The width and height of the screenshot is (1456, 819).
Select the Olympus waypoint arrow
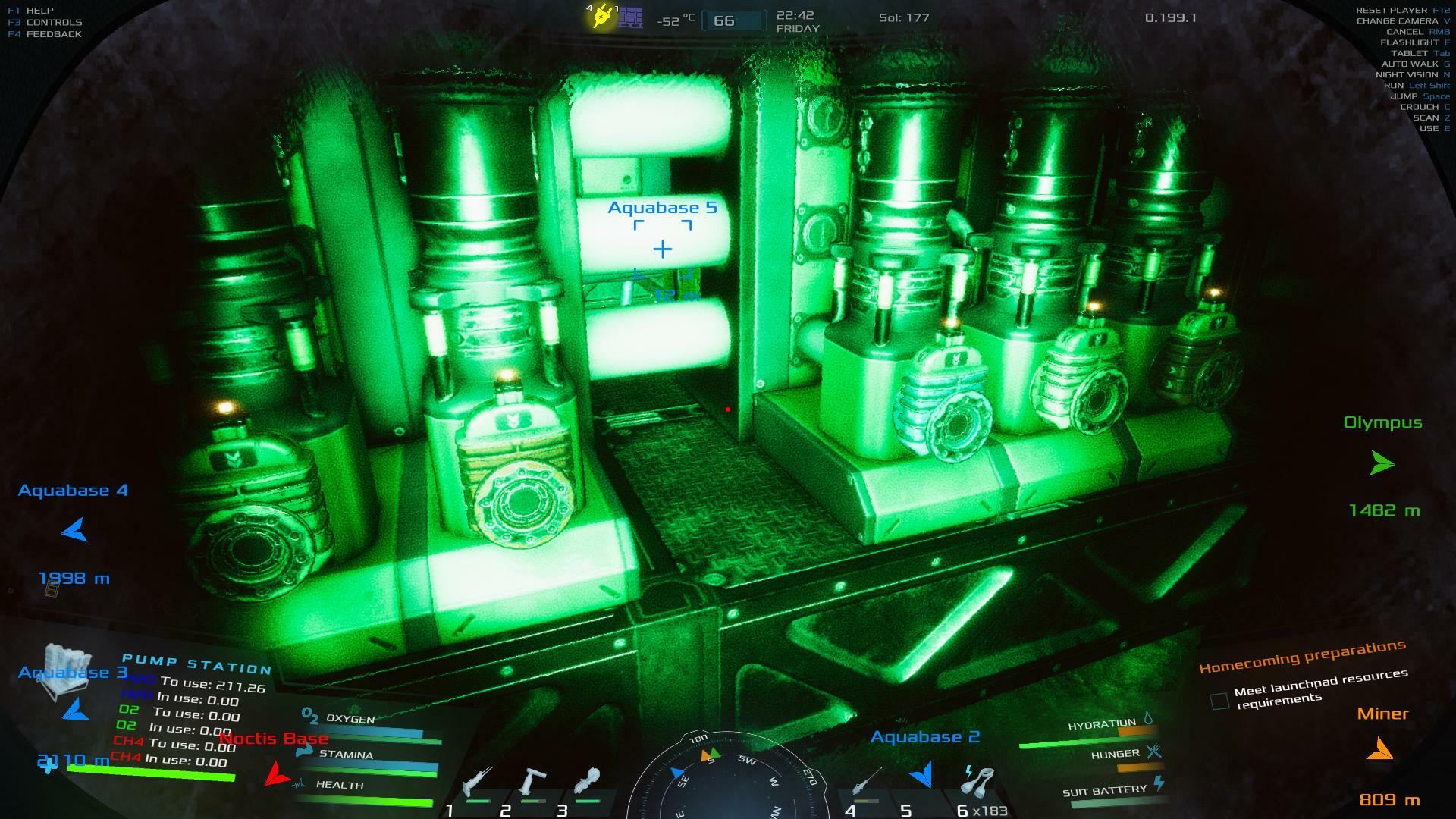(1382, 463)
